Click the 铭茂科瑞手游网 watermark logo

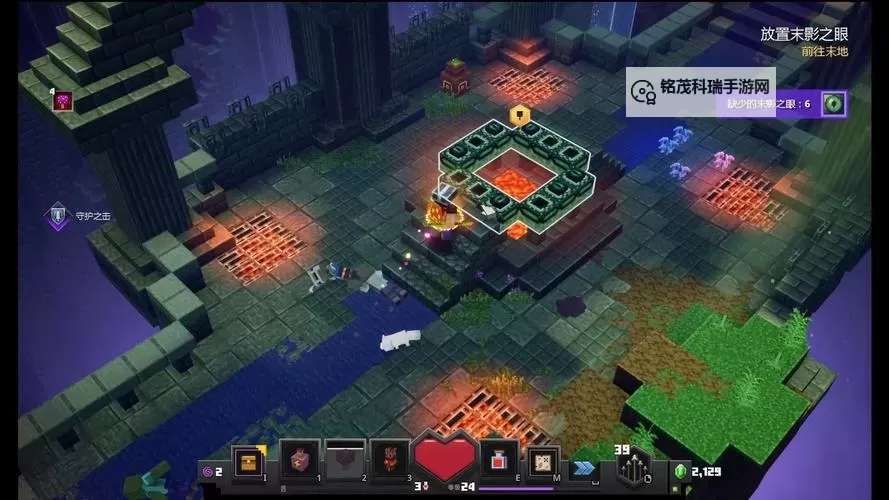(x=645, y=89)
